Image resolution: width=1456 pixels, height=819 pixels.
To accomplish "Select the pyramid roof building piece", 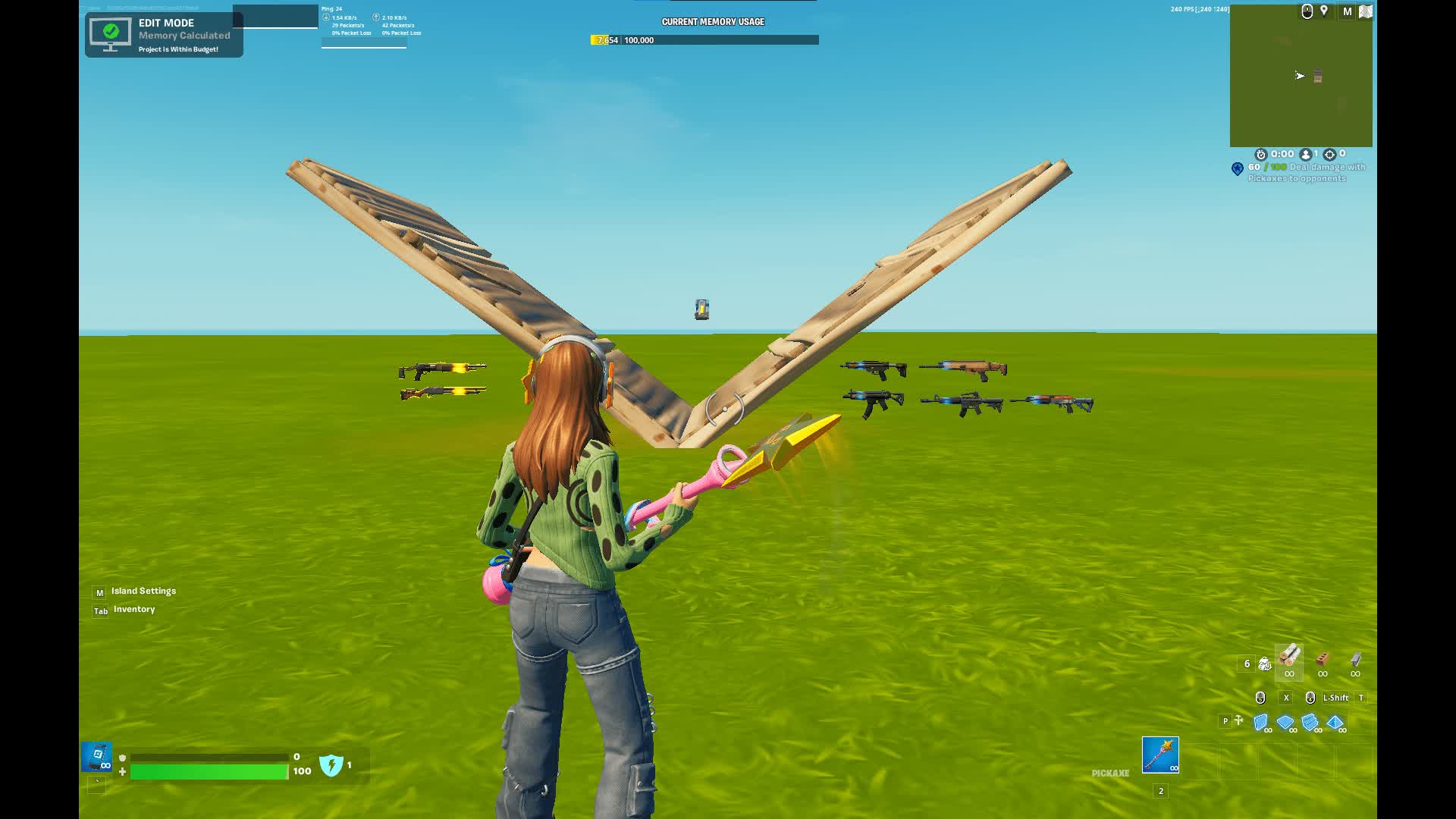I will [1335, 722].
